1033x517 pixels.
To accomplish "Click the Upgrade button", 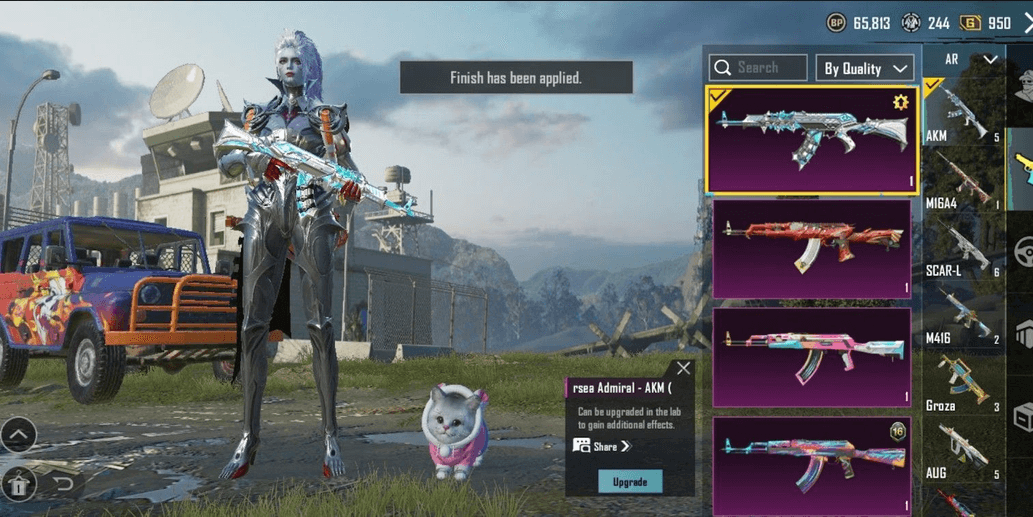I will point(629,481).
